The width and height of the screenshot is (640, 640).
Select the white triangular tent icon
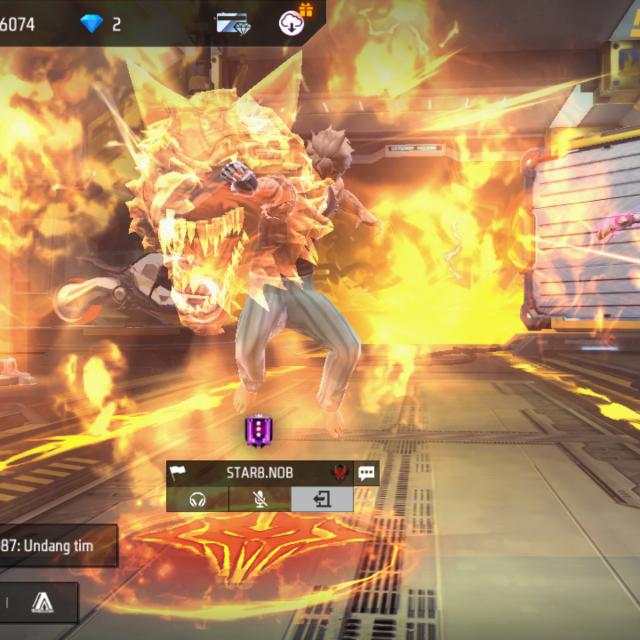coord(41,601)
